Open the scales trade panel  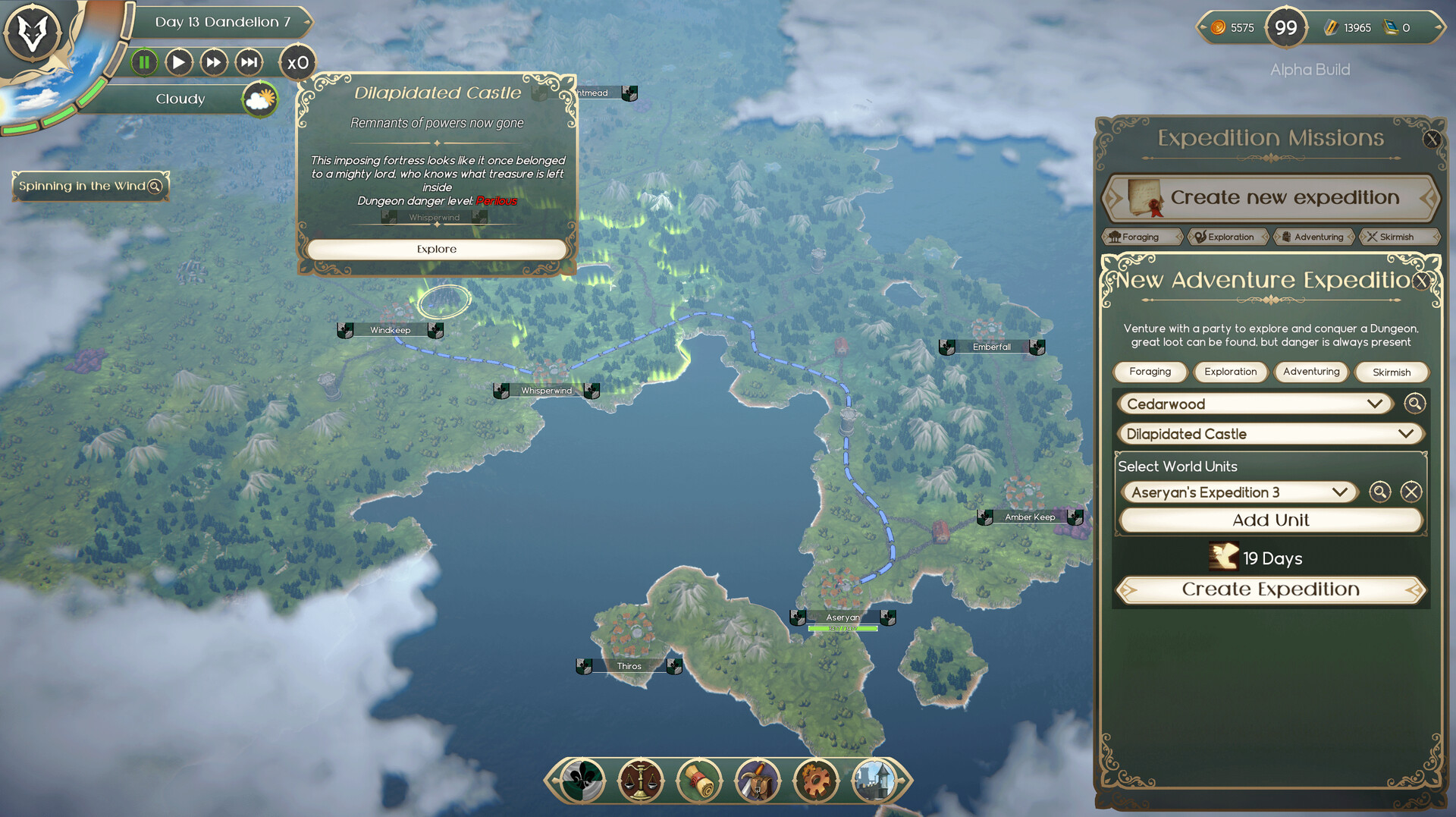[641, 781]
